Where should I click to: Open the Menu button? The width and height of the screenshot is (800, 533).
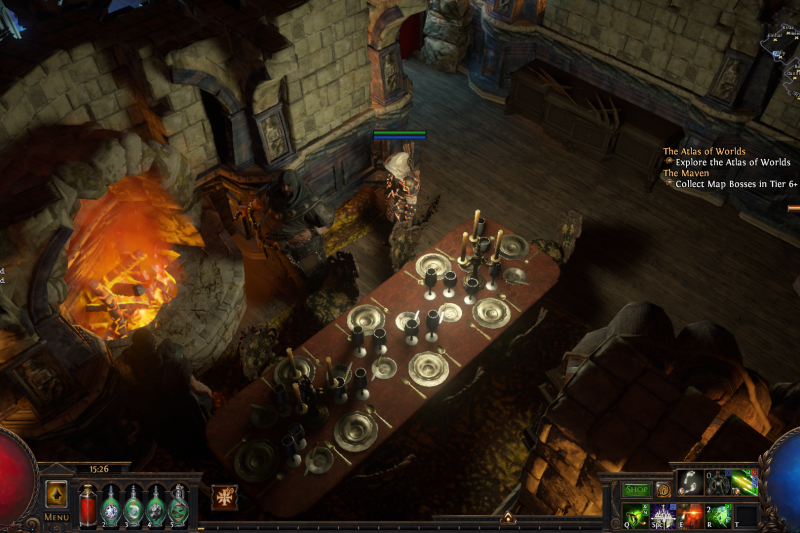(56, 516)
